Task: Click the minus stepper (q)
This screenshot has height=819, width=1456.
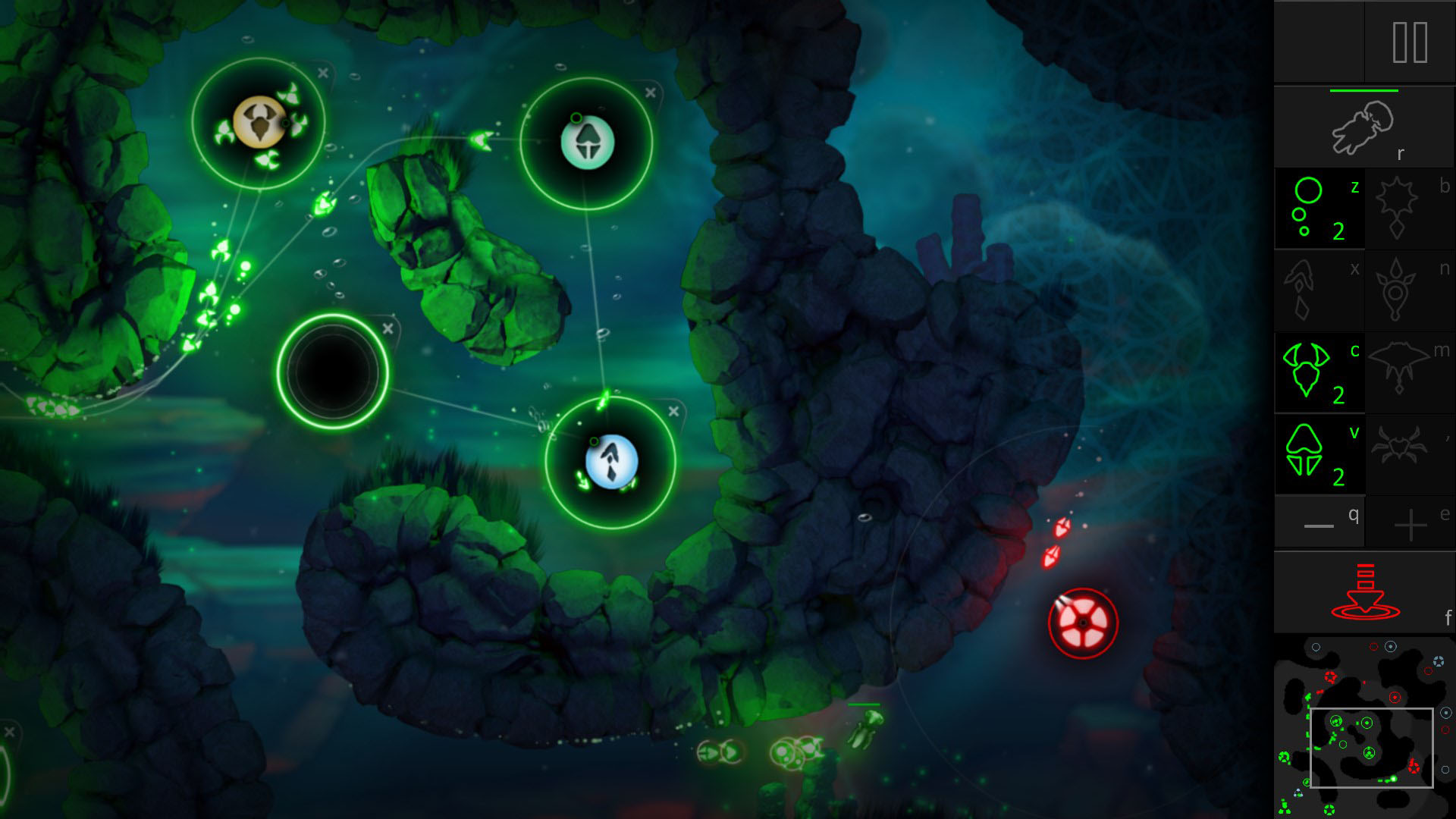Action: (1319, 522)
